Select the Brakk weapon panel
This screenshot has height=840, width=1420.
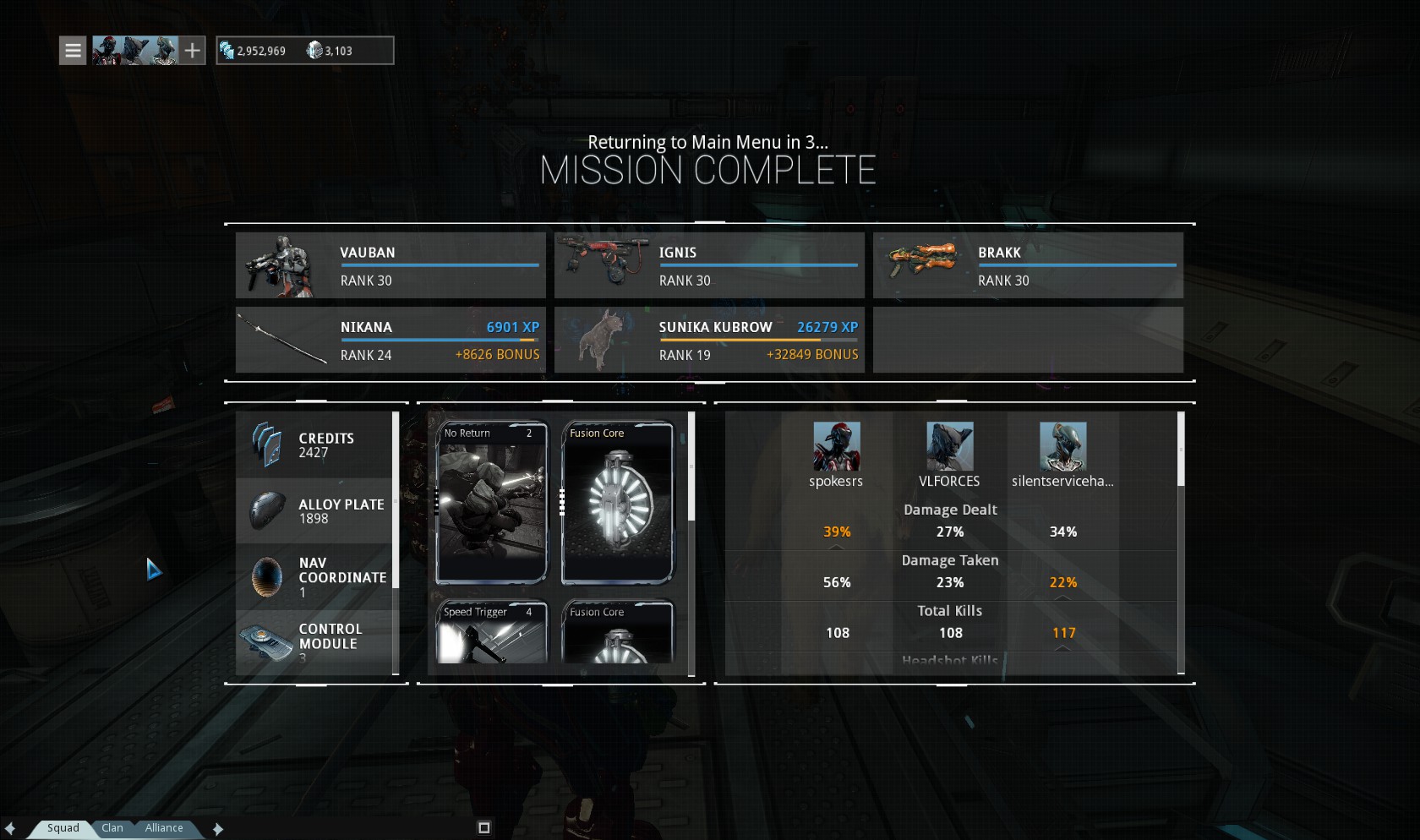[x=1028, y=265]
